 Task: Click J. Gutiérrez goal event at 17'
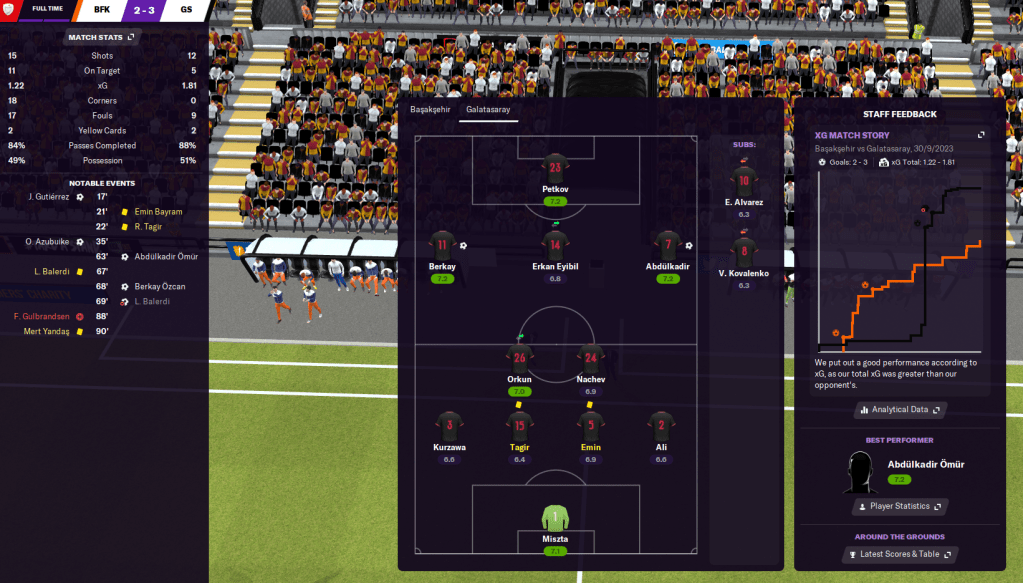pos(50,197)
